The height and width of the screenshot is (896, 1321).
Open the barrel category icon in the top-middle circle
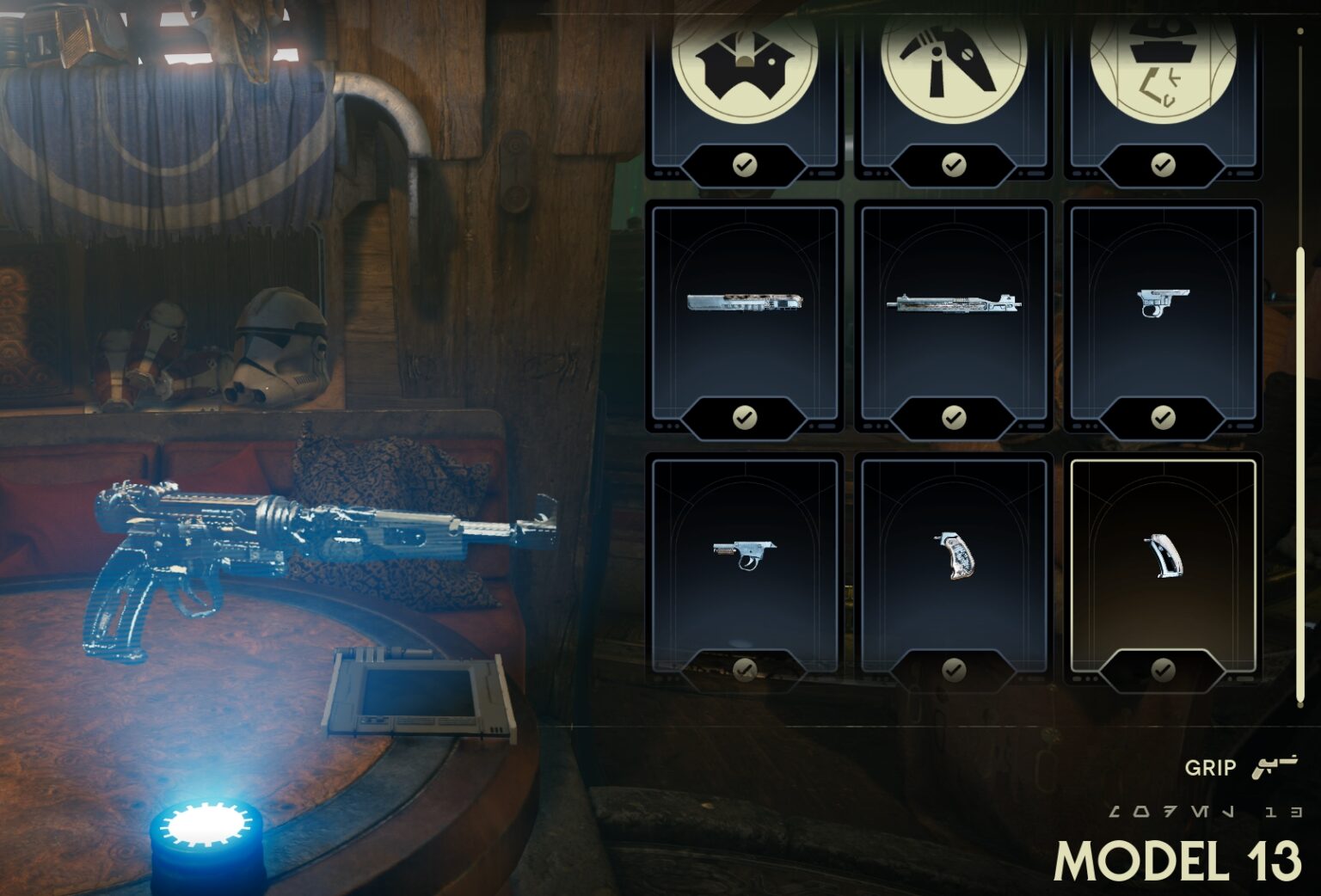point(955,67)
